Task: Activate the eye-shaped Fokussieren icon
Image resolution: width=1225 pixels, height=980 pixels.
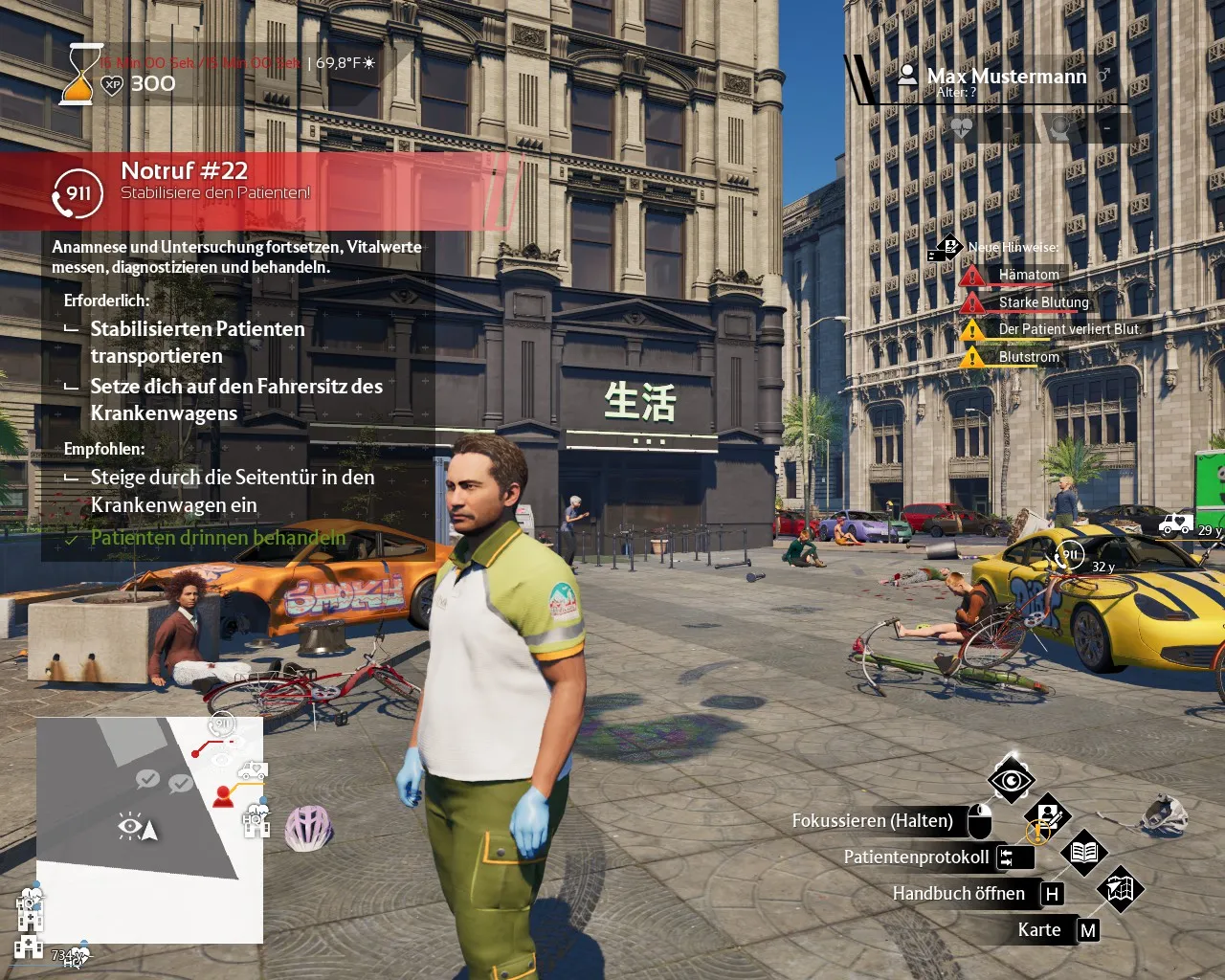Action: 1012,782
